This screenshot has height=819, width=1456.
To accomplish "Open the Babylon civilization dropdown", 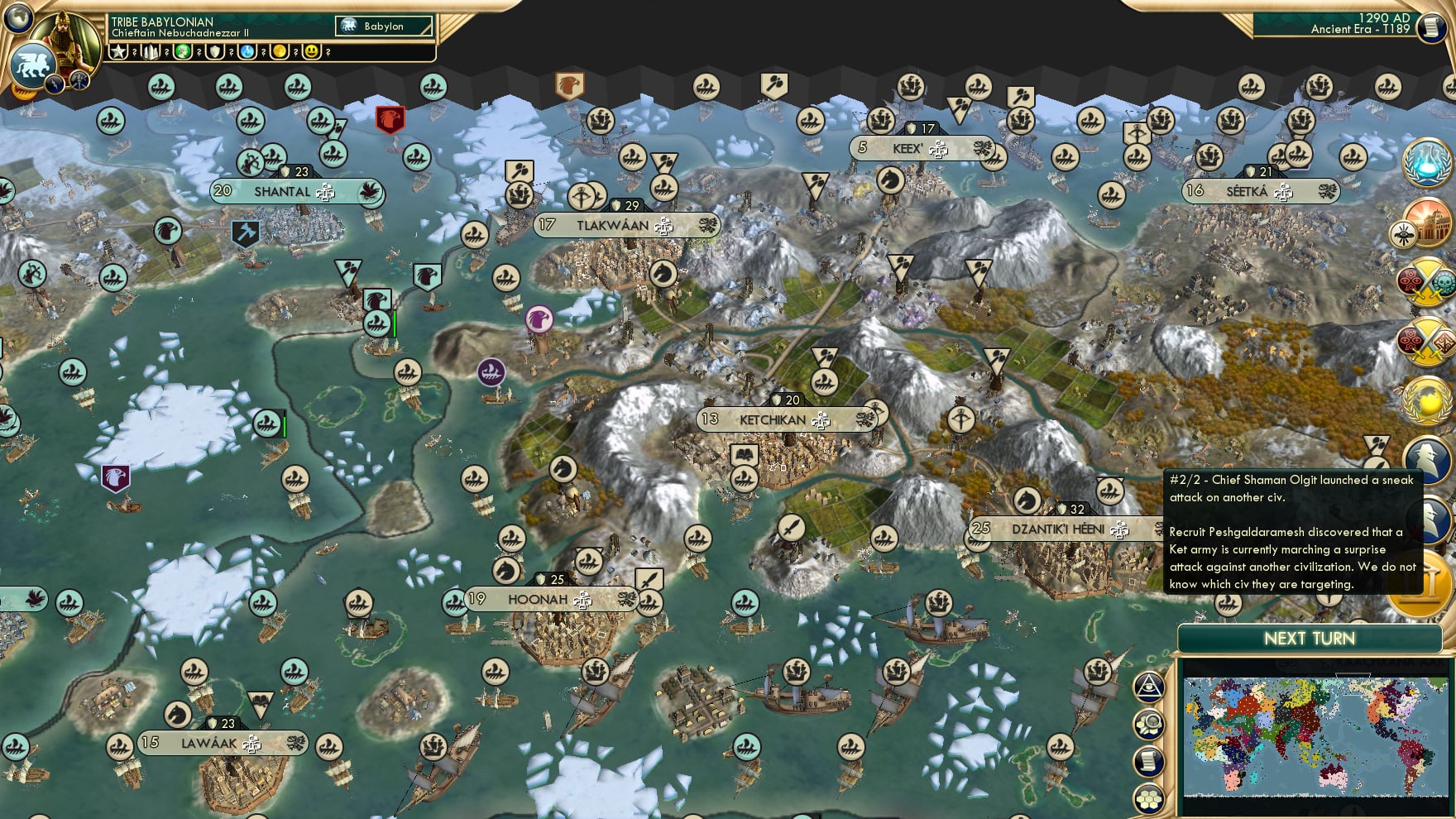I will point(383,26).
